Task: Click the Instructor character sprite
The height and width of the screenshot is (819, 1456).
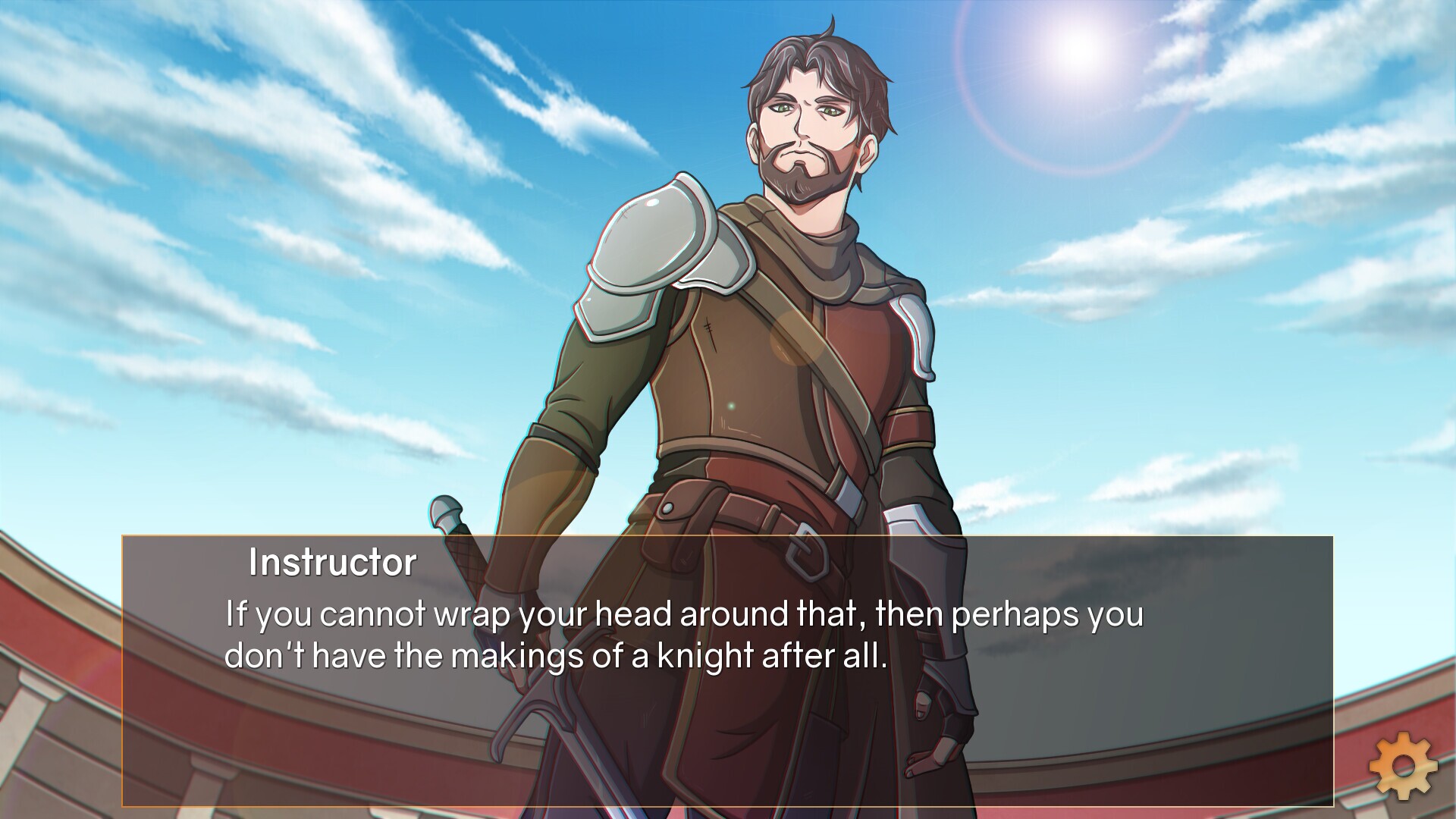Action: coord(758,341)
